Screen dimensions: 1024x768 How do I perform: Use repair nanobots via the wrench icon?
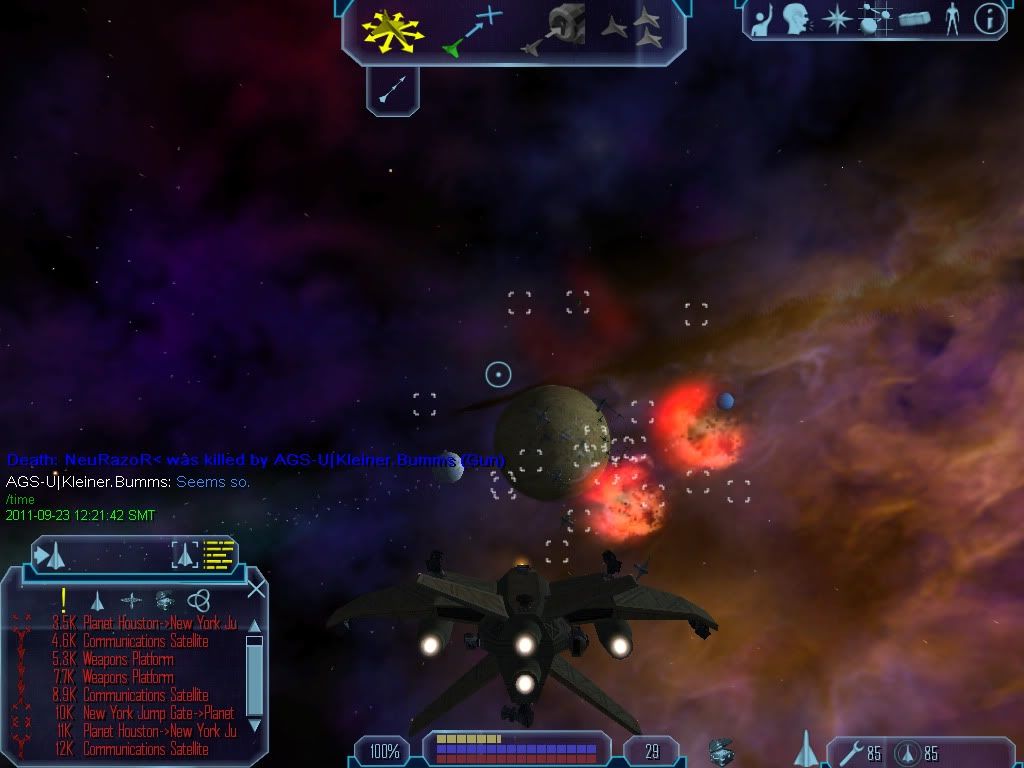click(846, 751)
